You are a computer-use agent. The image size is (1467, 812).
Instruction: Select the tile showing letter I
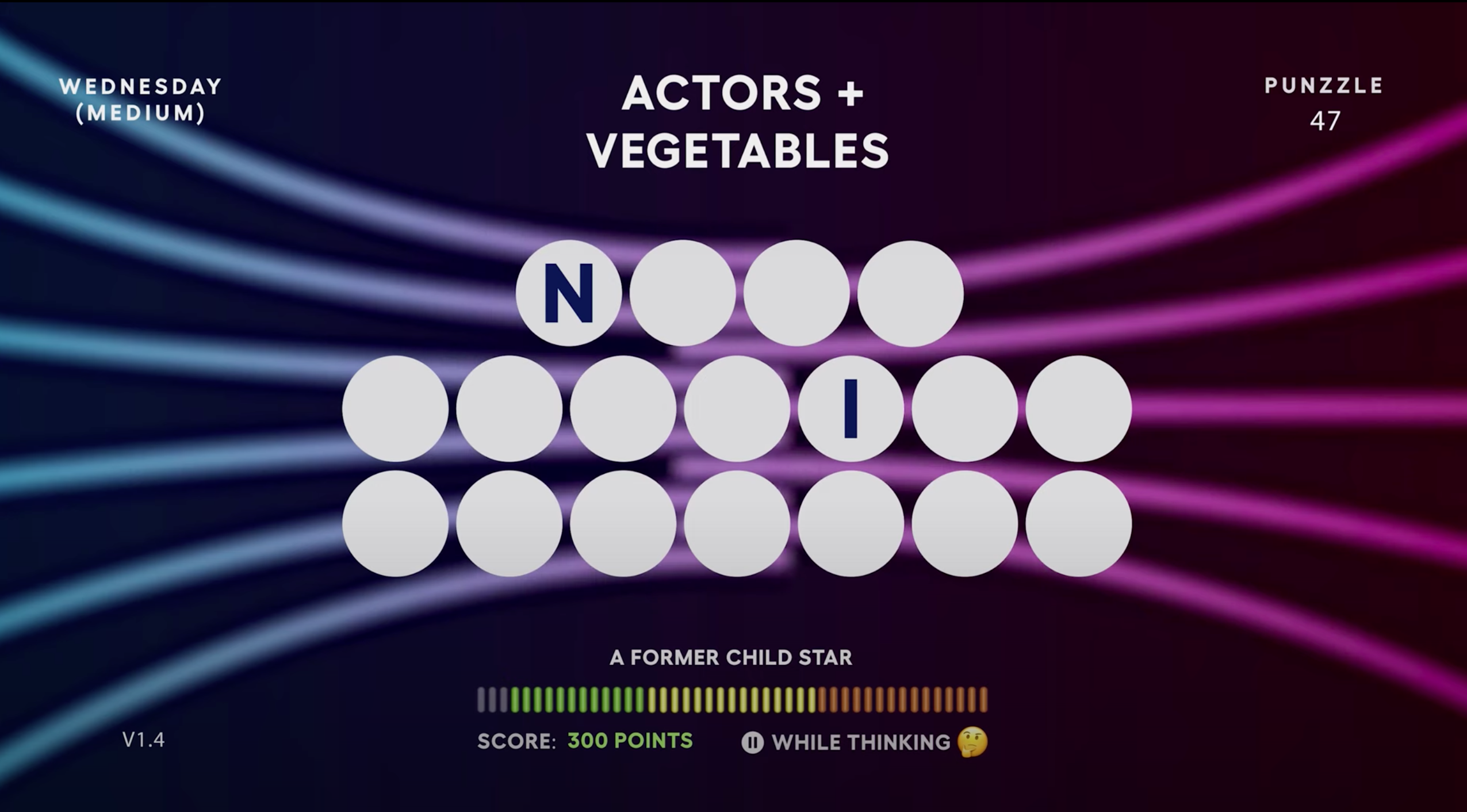850,408
